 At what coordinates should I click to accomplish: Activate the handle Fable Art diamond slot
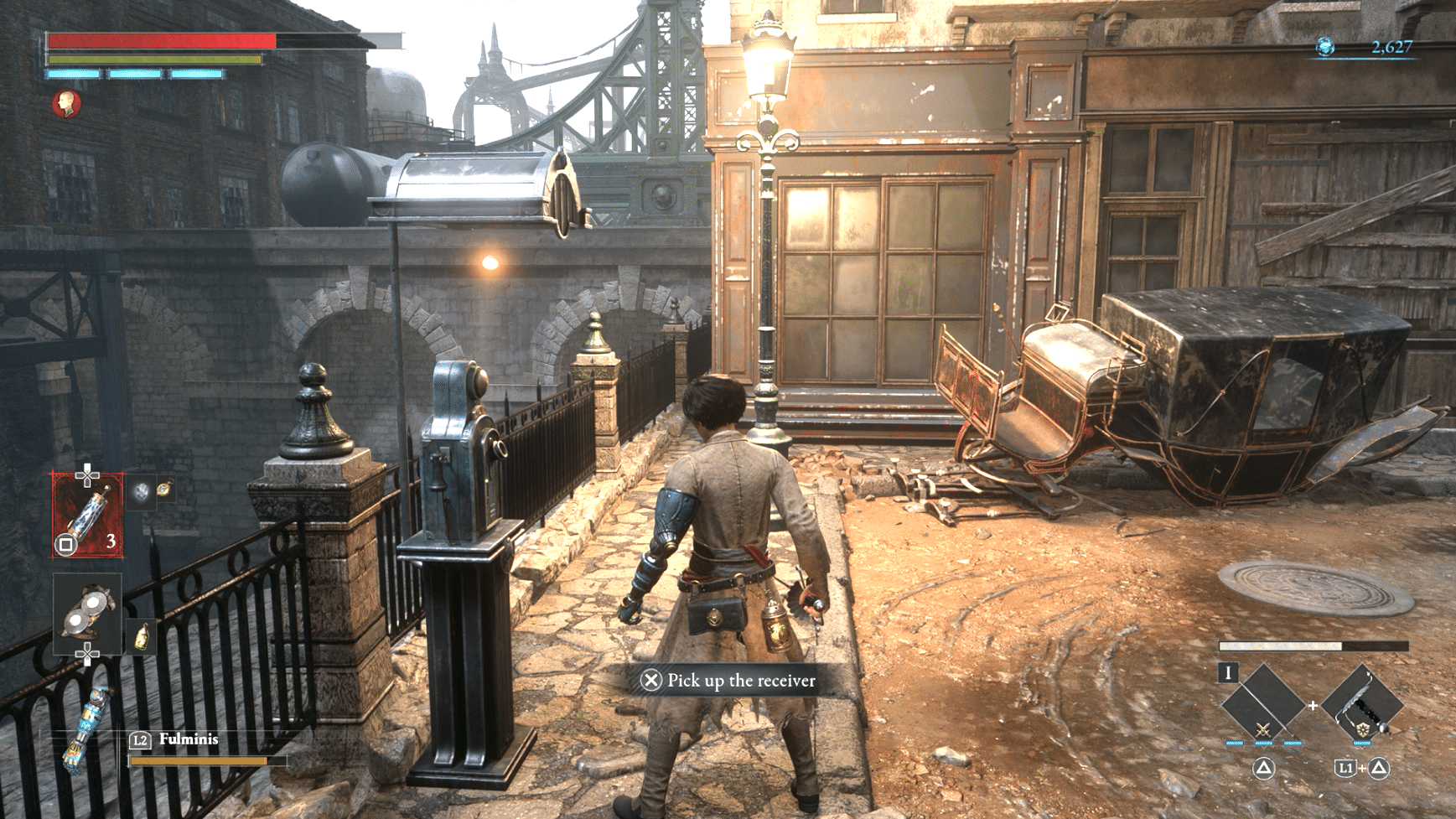tap(1362, 704)
